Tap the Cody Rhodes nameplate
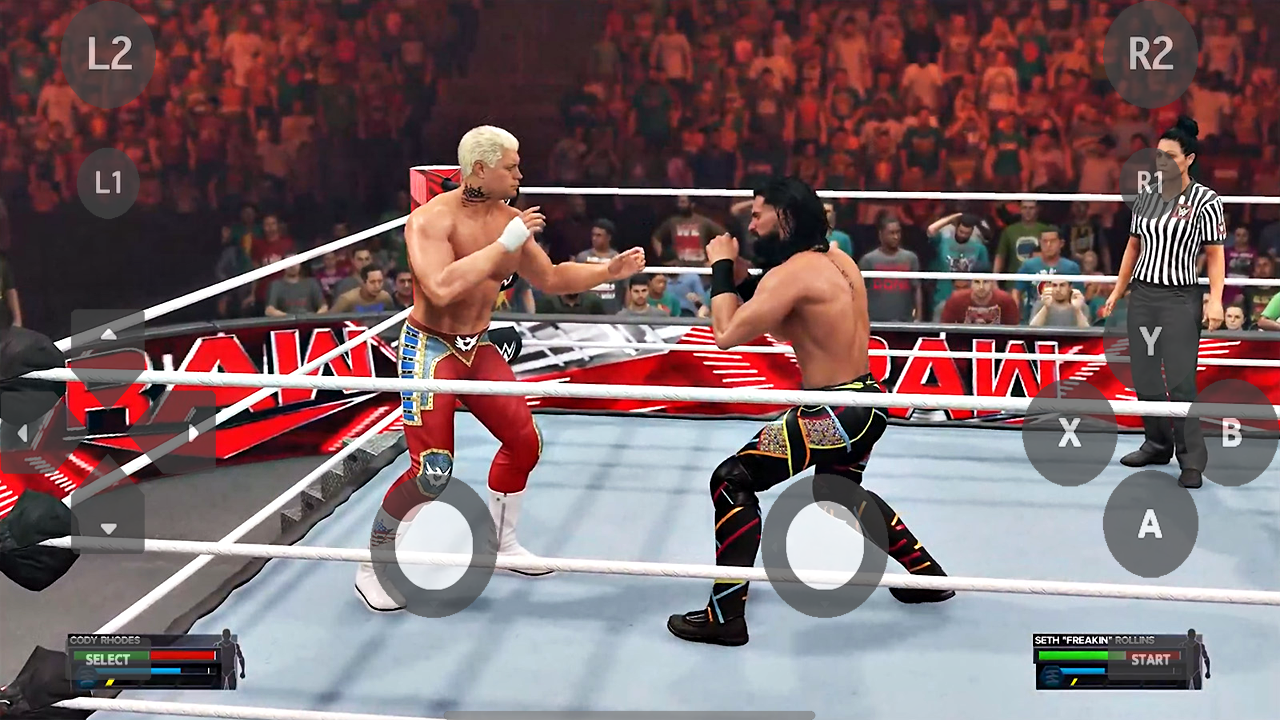This screenshot has height=720, width=1280. pyautogui.click(x=105, y=641)
